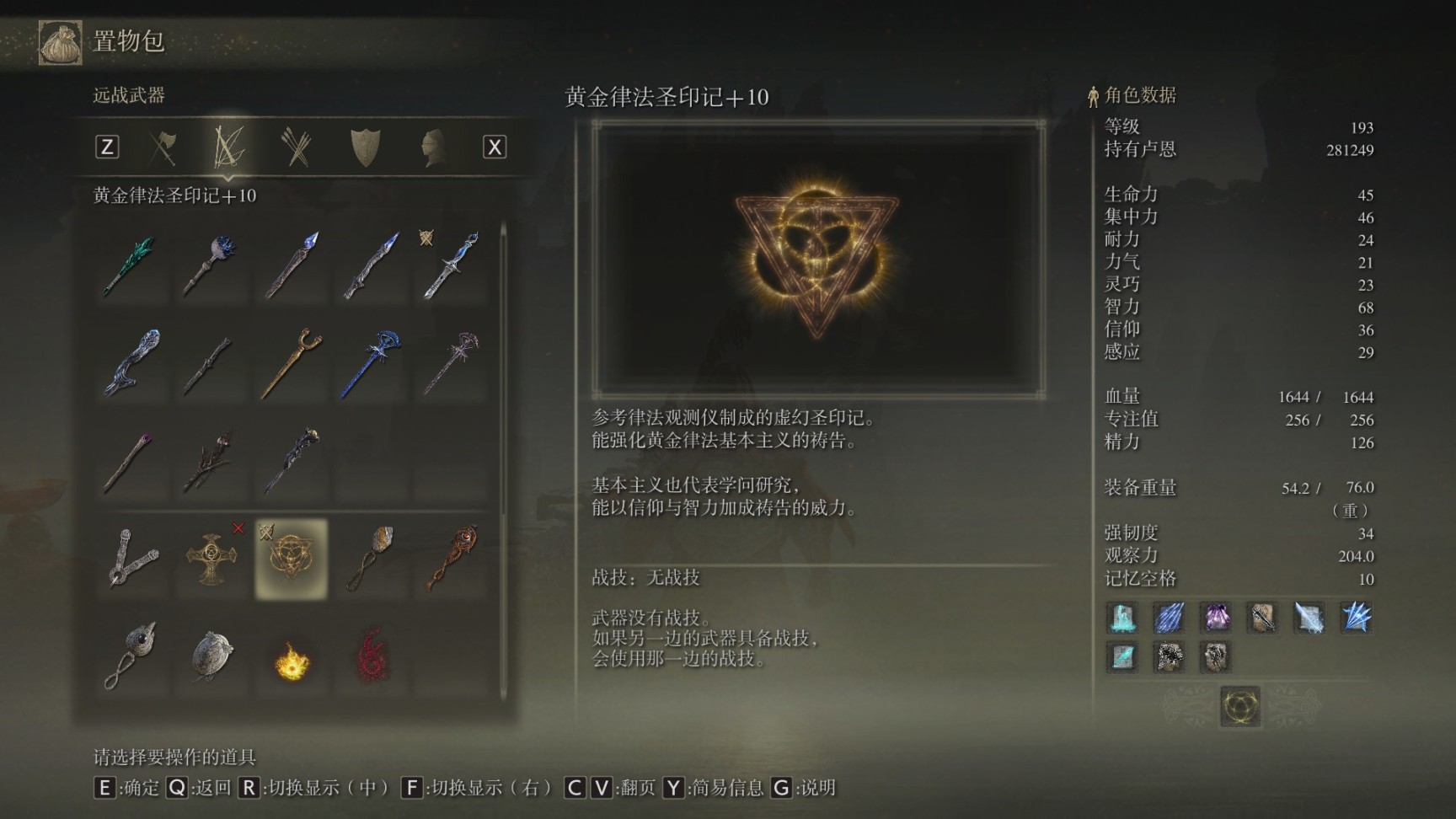
Task: Select the ranged weapons bow tab
Action: coord(228,147)
